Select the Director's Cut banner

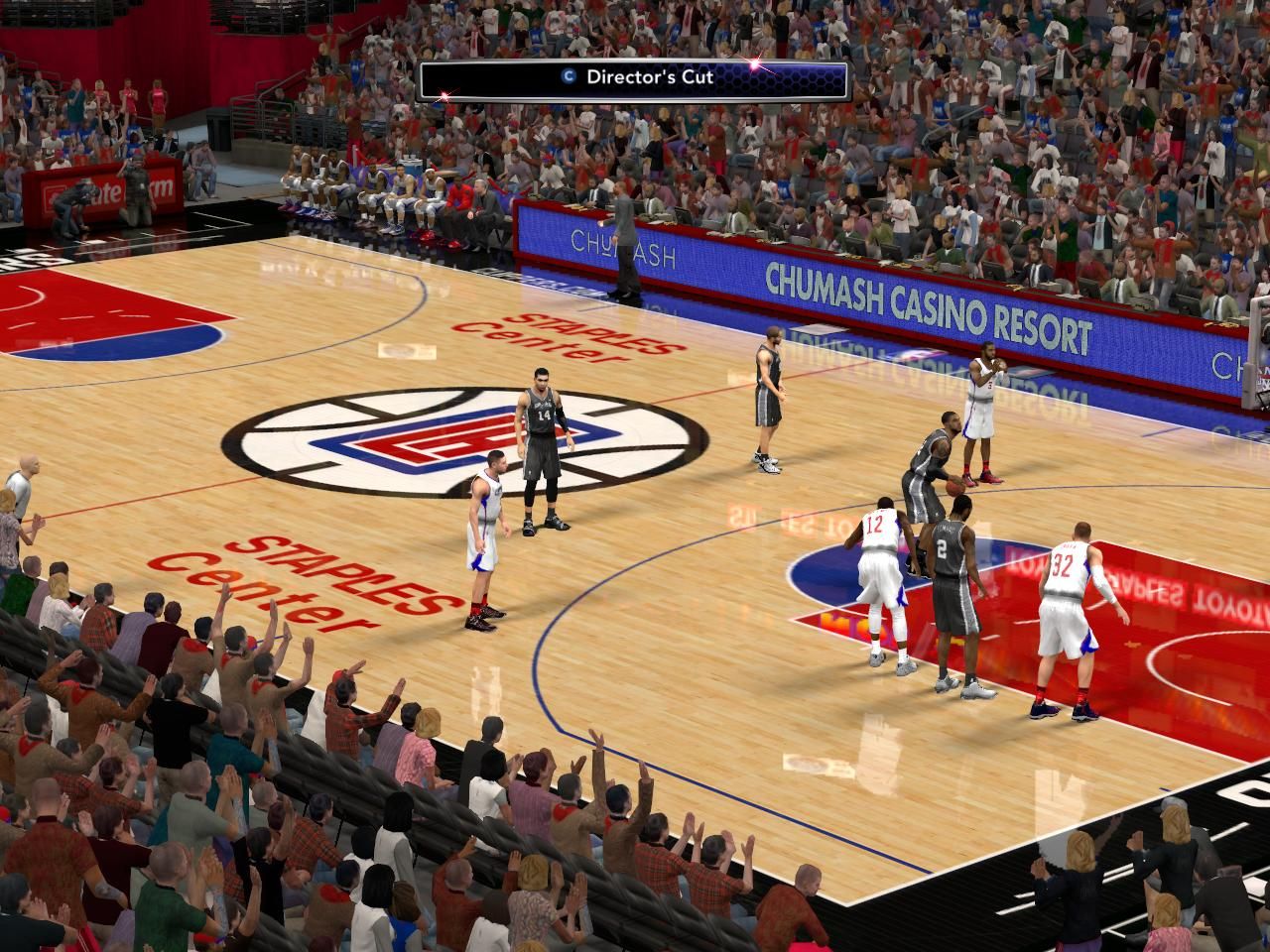tap(634, 79)
